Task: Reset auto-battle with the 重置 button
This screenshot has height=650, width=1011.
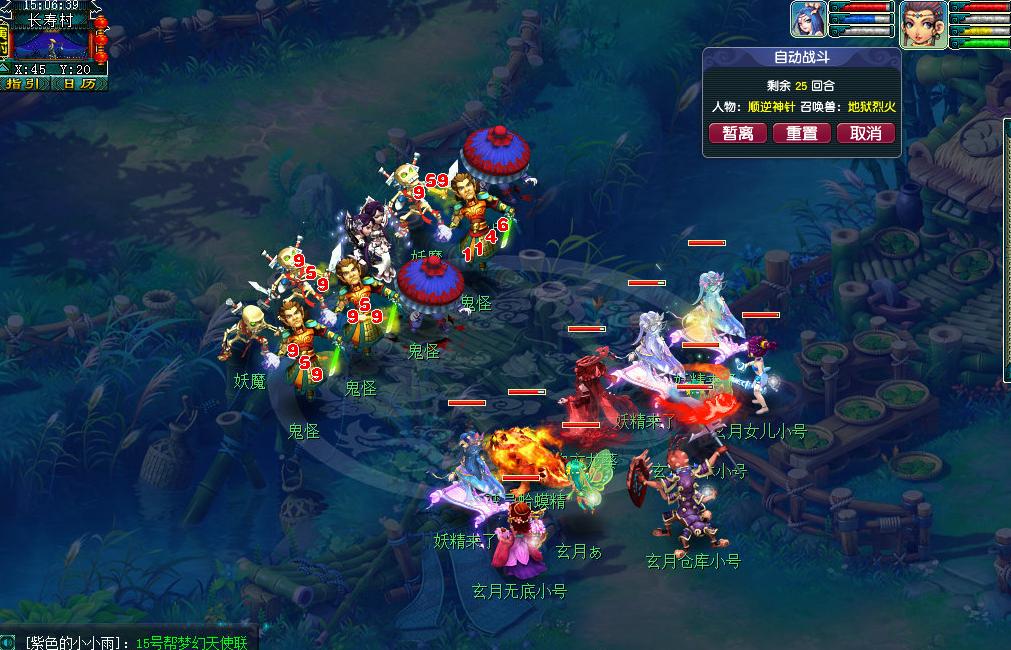Action: point(801,134)
